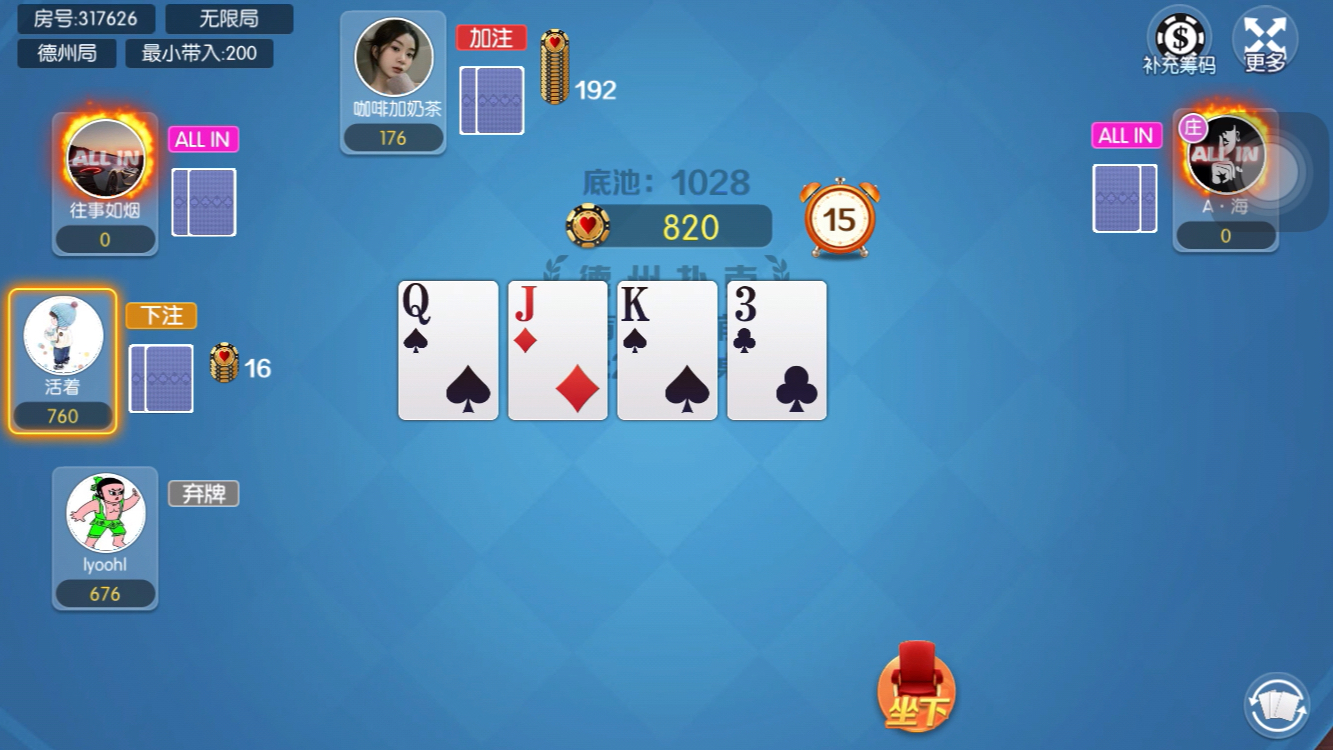
Task: Click the Queen of Spades community card
Action: tap(447, 350)
